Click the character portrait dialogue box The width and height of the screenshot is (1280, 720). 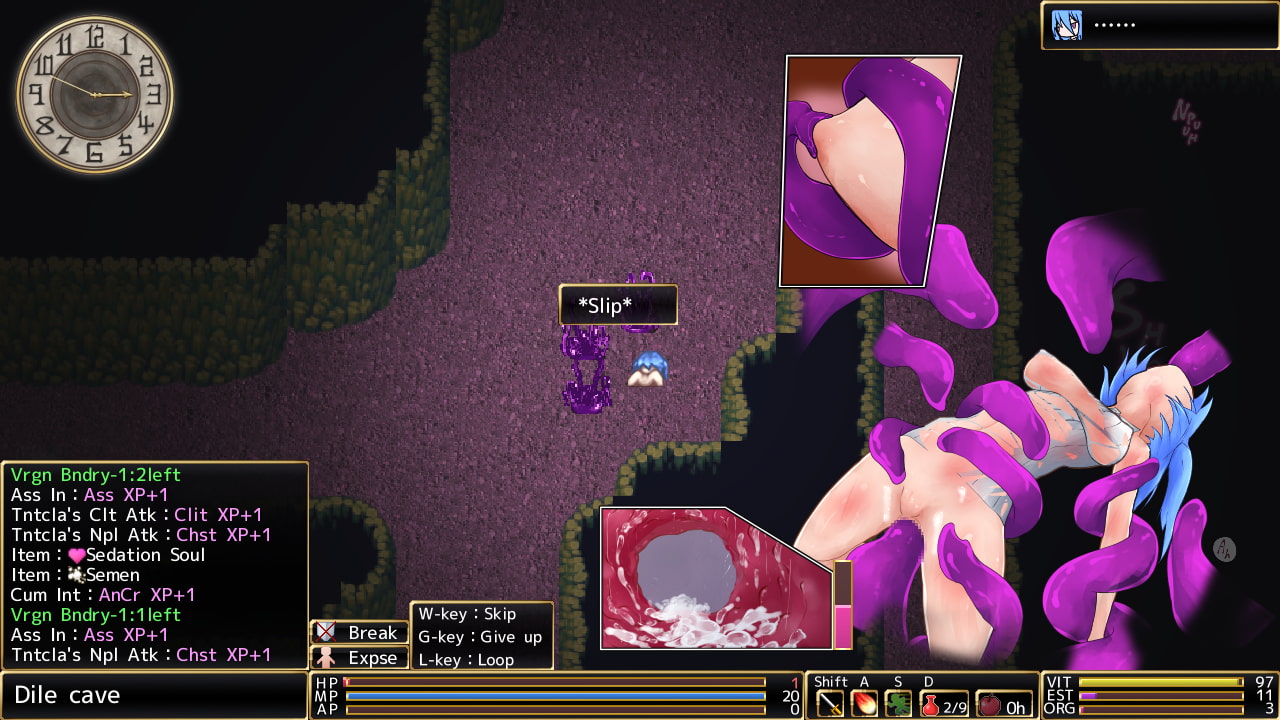(1159, 25)
